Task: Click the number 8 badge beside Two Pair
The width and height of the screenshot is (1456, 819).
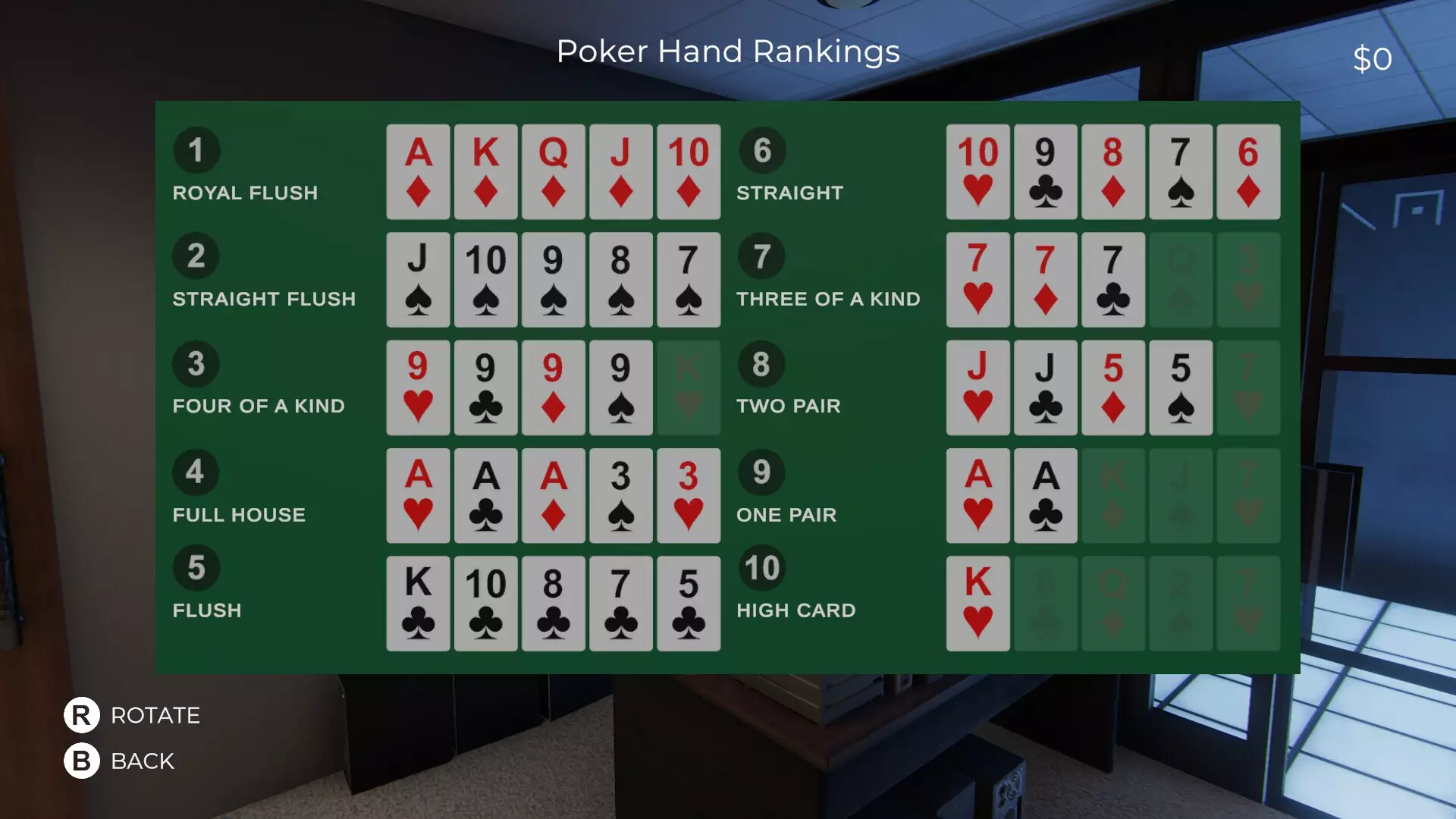Action: tap(761, 365)
